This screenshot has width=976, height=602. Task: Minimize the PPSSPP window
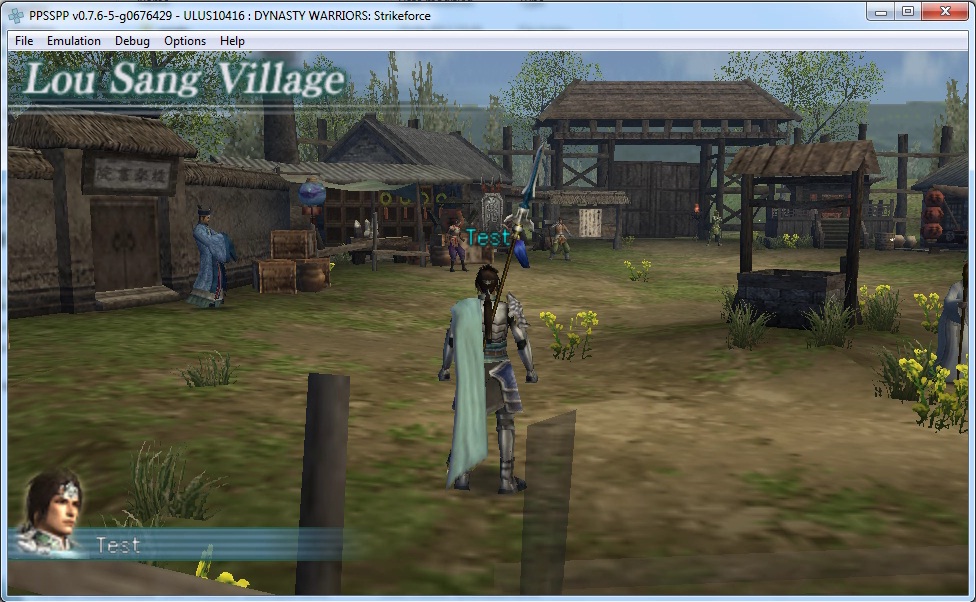coord(883,11)
